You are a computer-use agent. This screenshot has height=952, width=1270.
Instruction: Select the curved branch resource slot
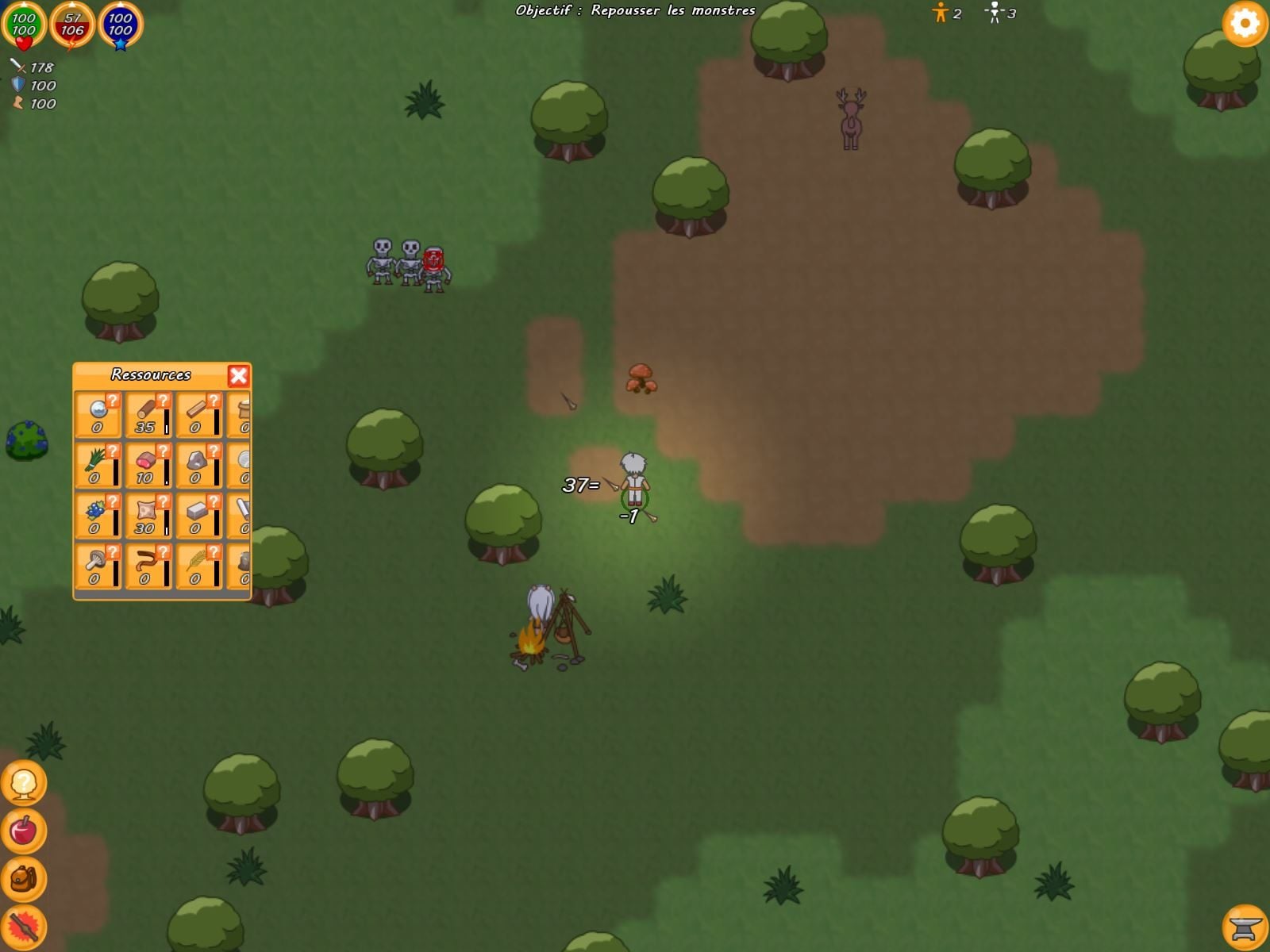tap(148, 566)
